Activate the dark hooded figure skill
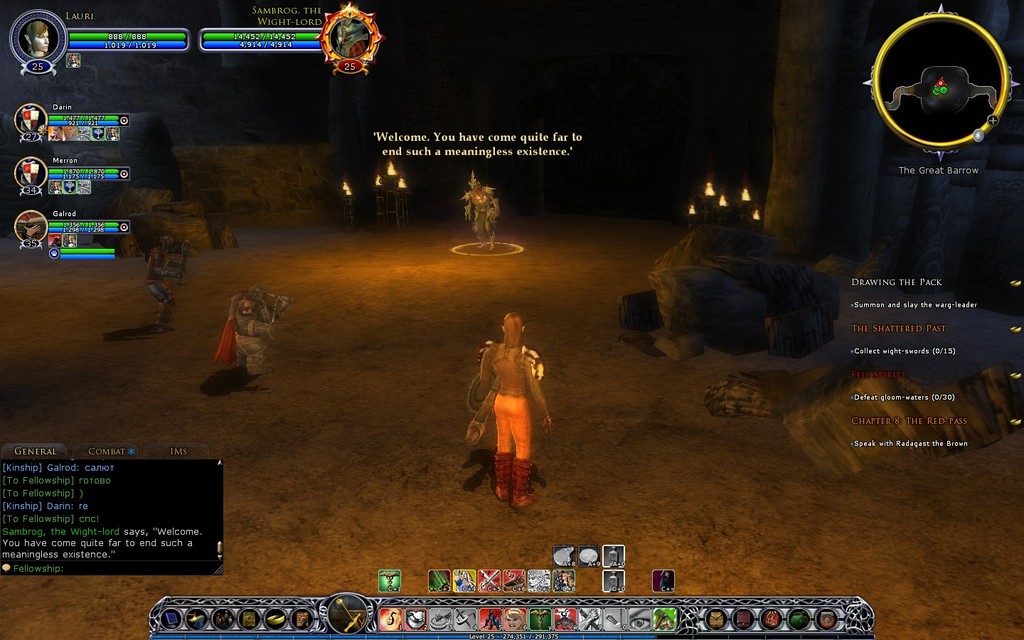Screen dimensions: 1024x640 tap(663, 580)
